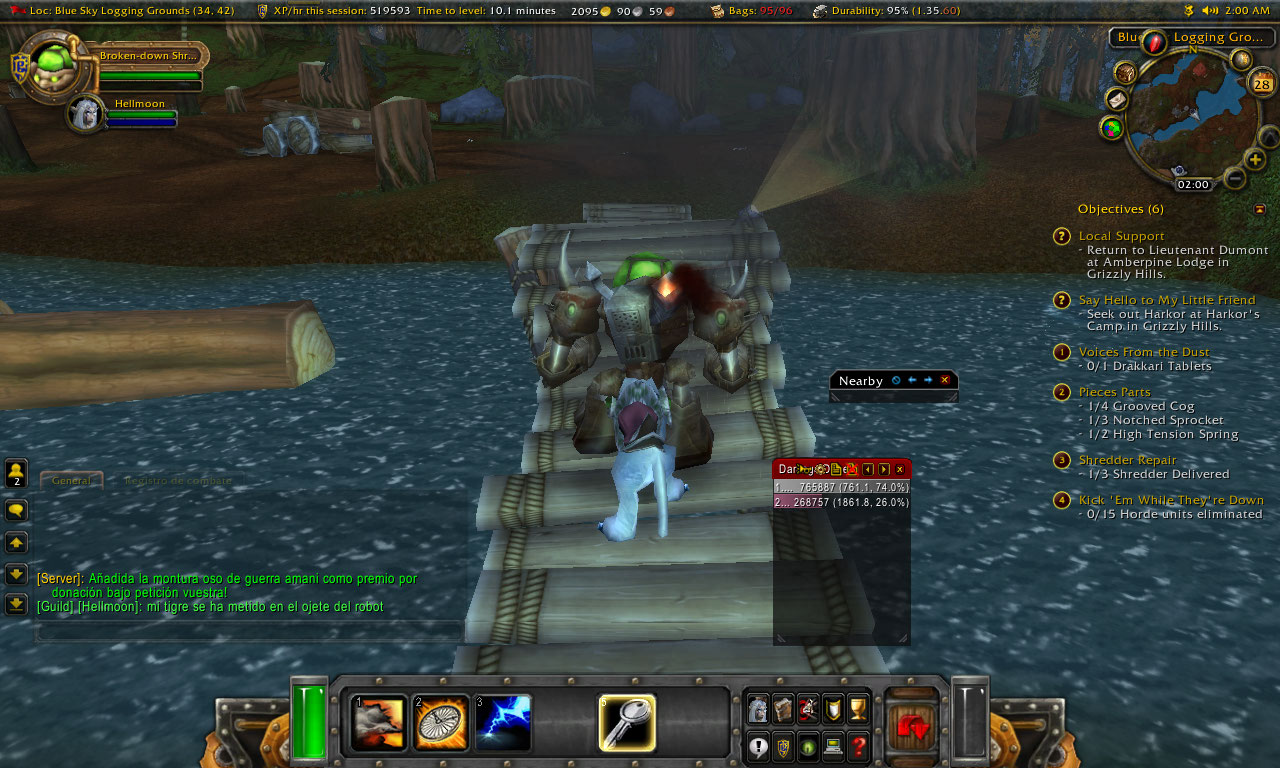This screenshot has height=768, width=1280.
Task: Switch to the Registro de combate tab
Action: pos(178,481)
